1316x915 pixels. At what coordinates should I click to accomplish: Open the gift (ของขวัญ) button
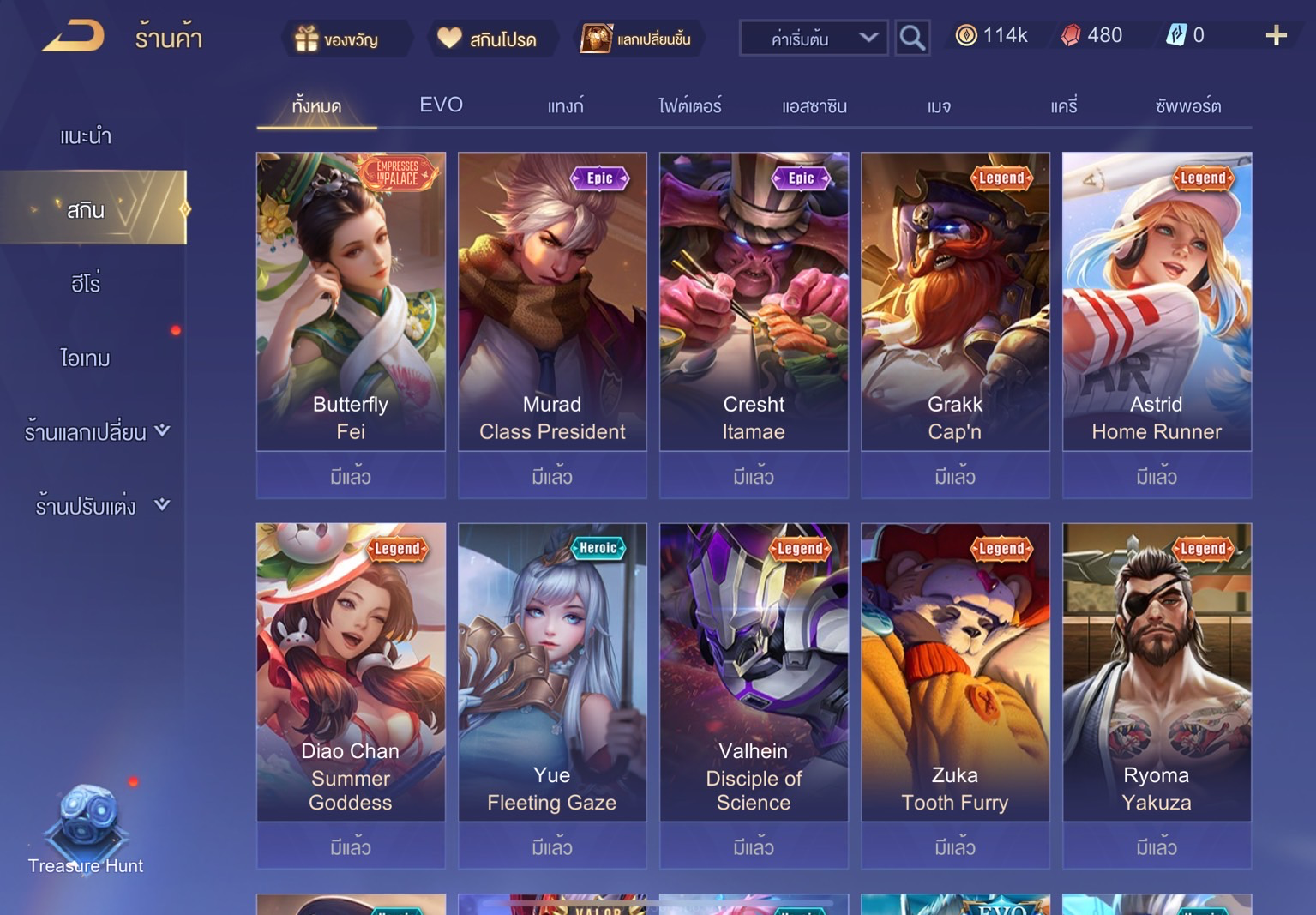(337, 39)
